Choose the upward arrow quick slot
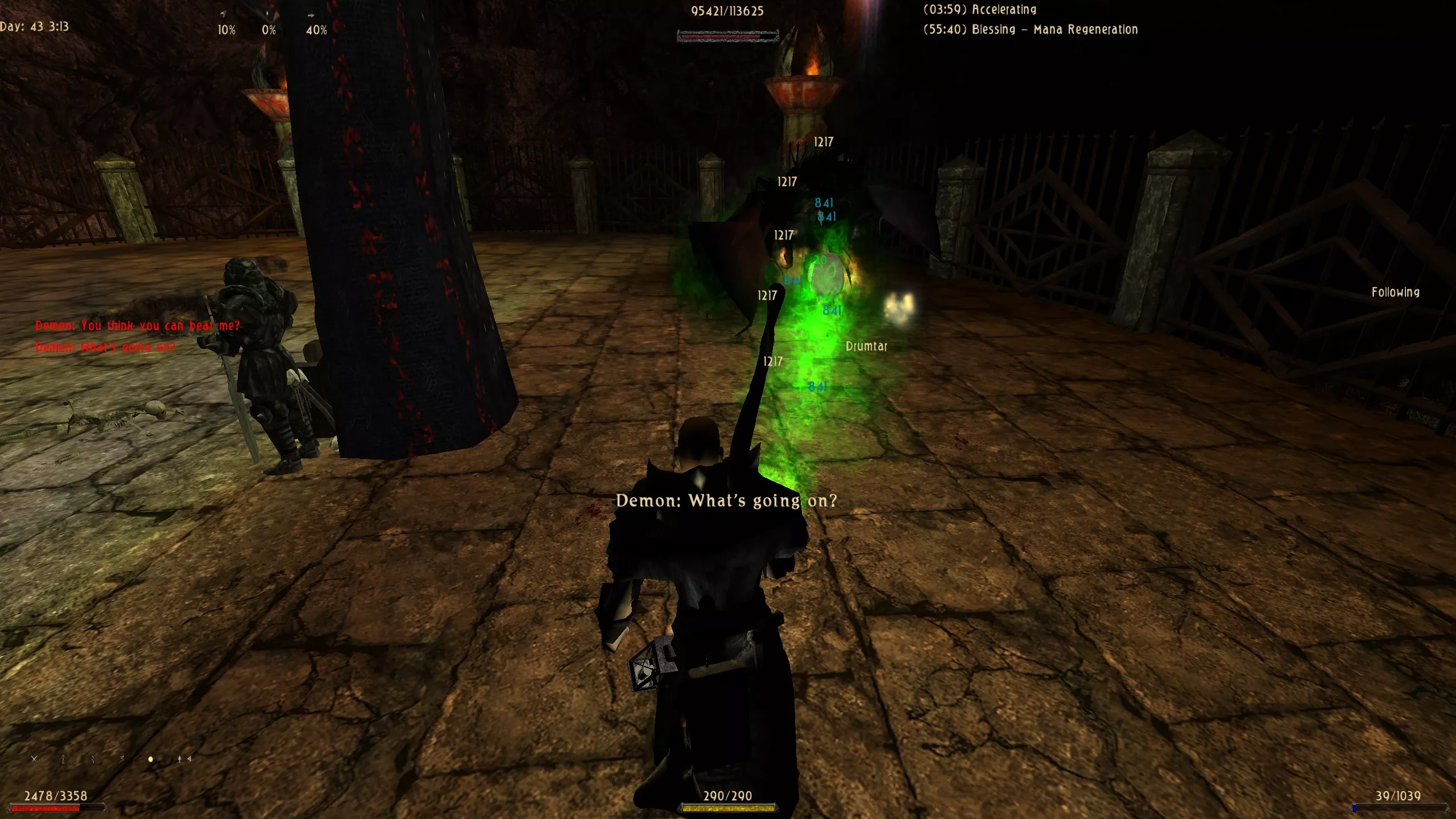Image resolution: width=1456 pixels, height=819 pixels. pyautogui.click(x=63, y=759)
